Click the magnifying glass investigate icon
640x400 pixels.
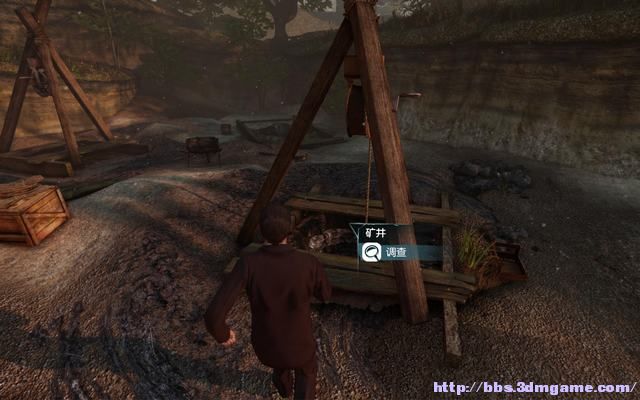369,254
